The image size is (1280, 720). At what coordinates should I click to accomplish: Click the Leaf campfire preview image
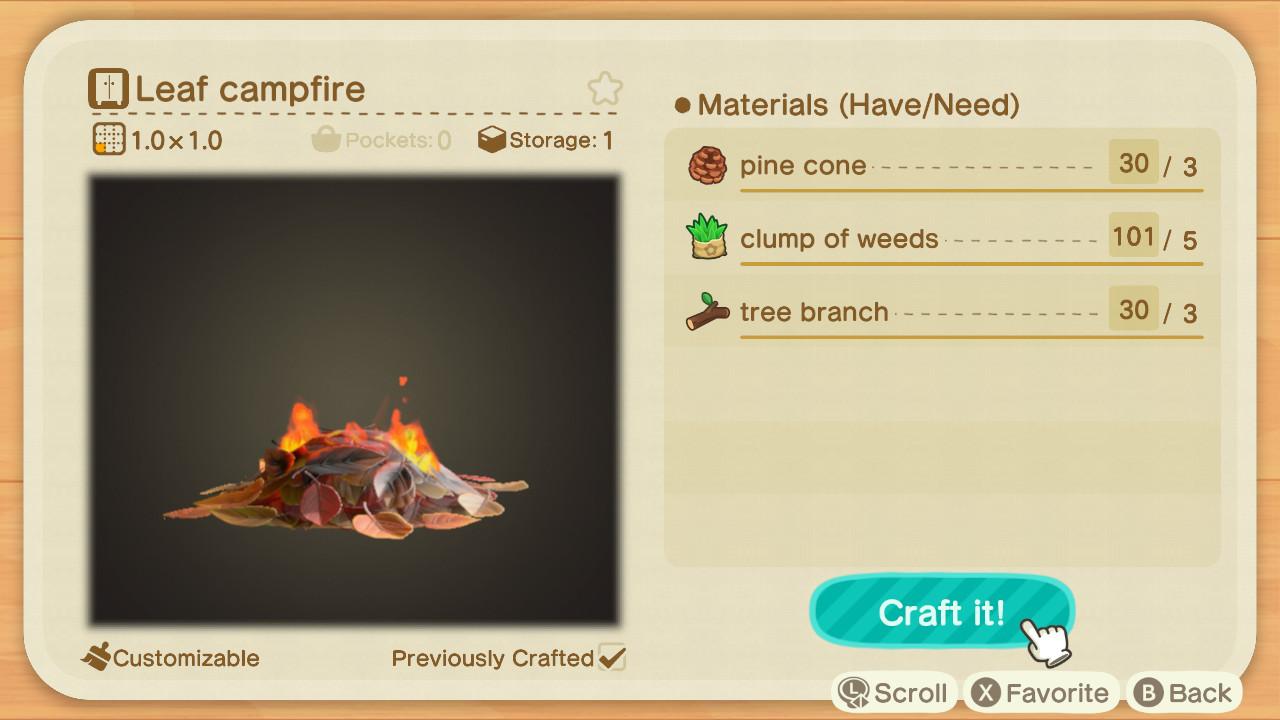354,400
